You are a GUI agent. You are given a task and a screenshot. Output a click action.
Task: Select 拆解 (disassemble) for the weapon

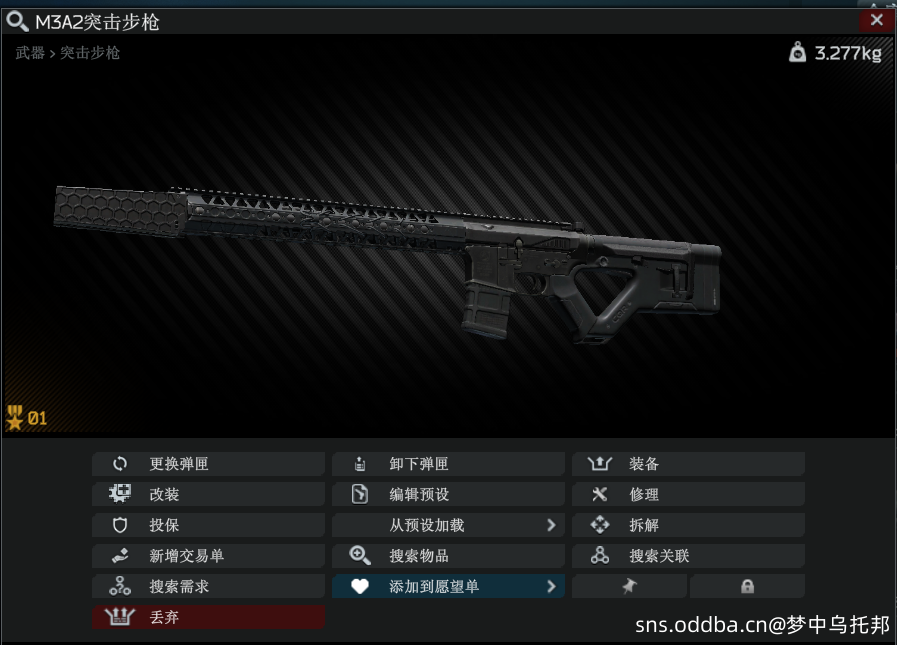[x=688, y=525]
